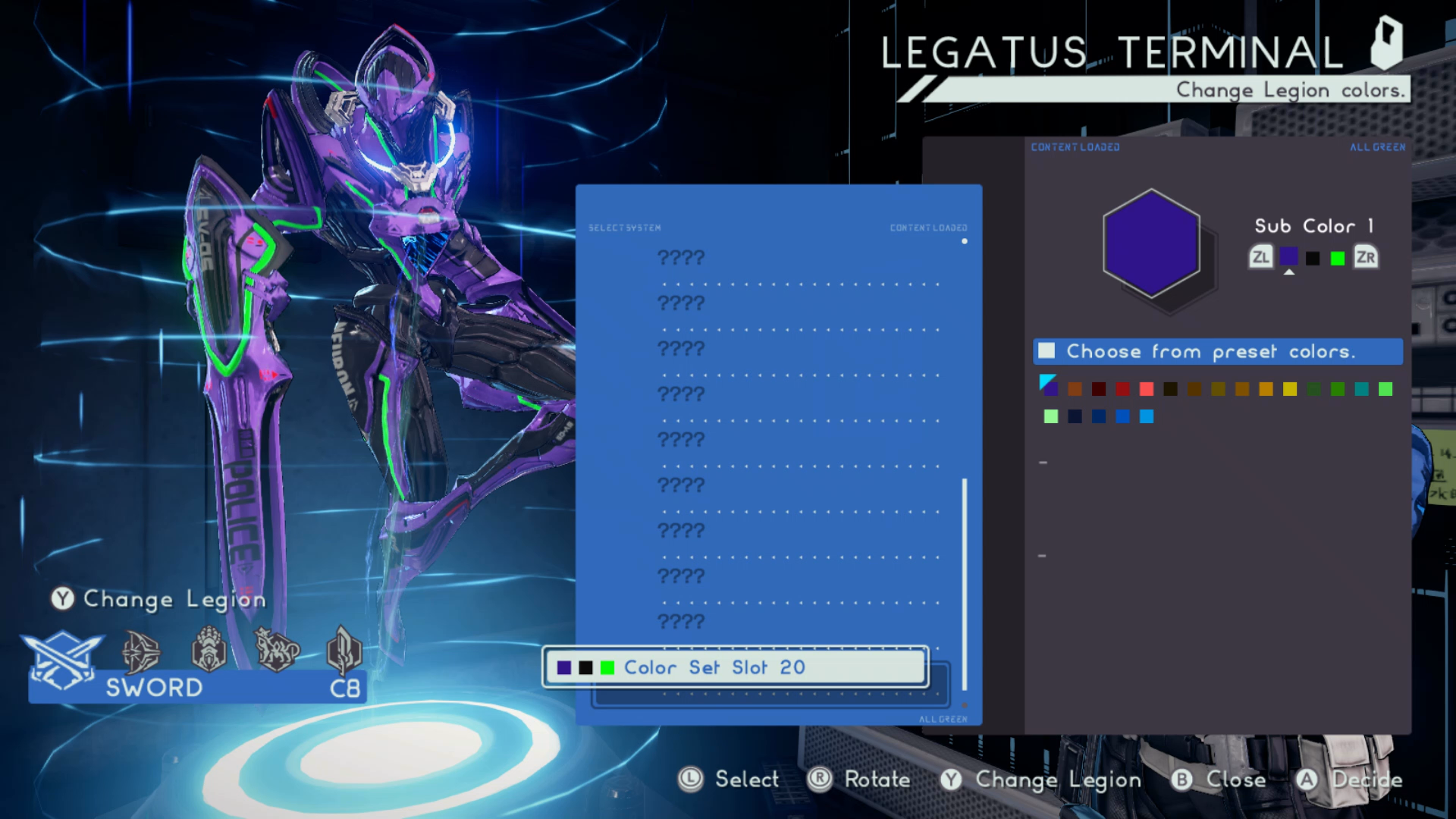Screen dimensions: 1456x819
Task: Choose from preset colors option
Action: point(1217,352)
